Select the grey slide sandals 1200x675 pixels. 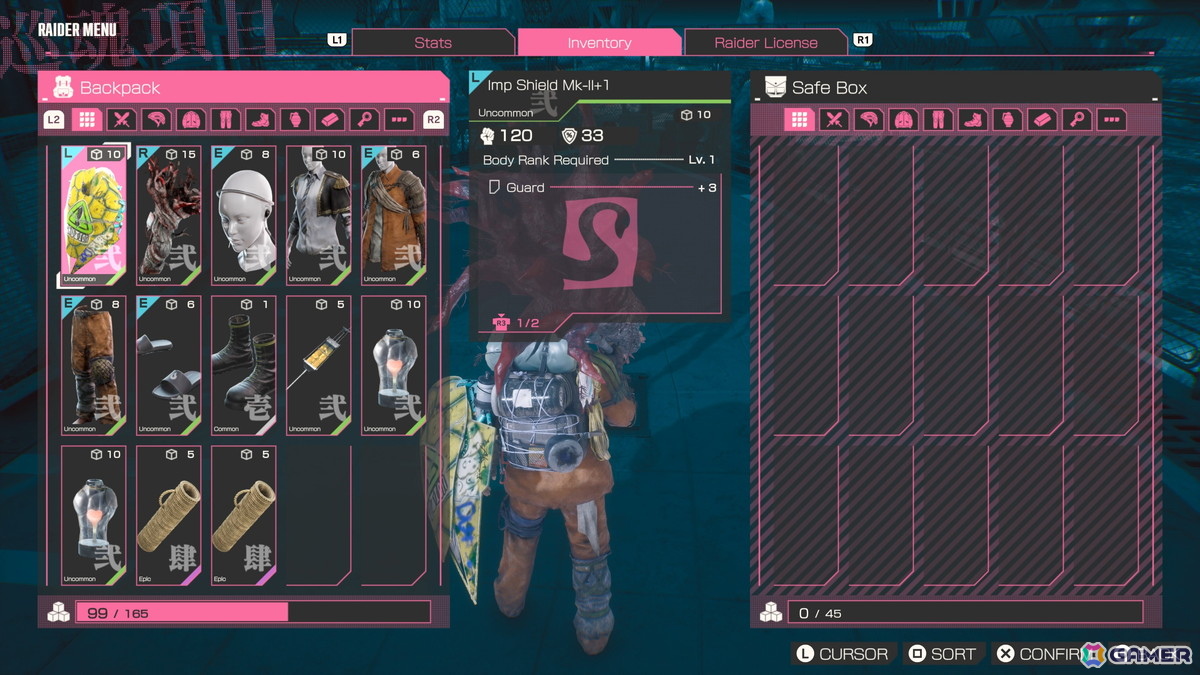[168, 365]
